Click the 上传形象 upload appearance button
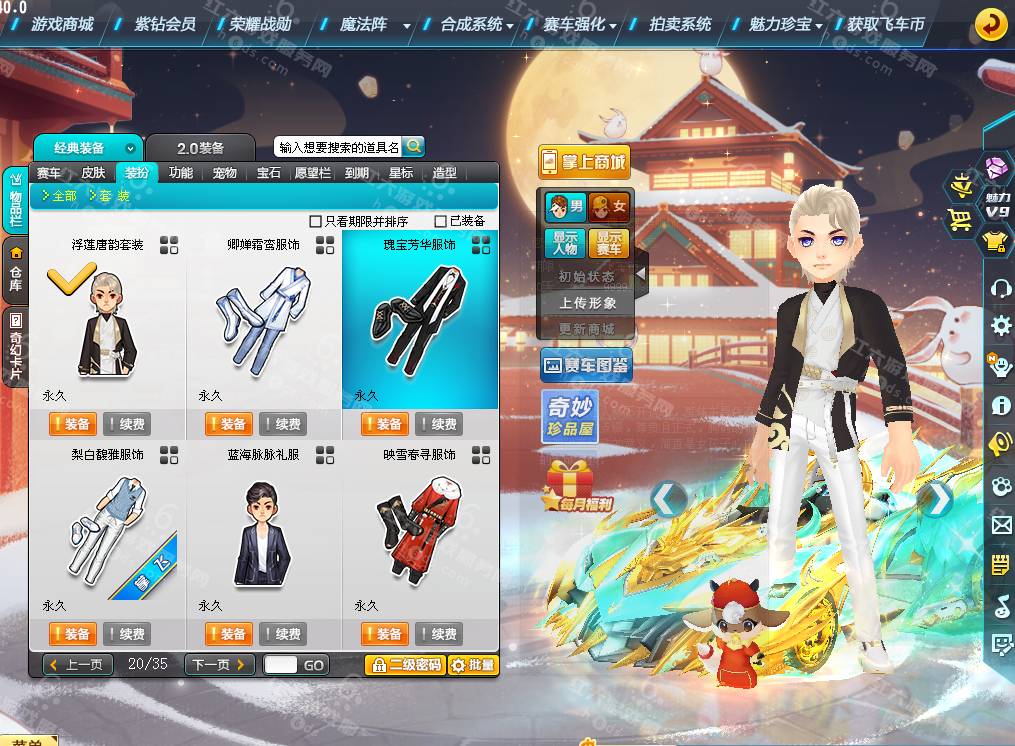Image resolution: width=1015 pixels, height=746 pixels. pos(588,303)
